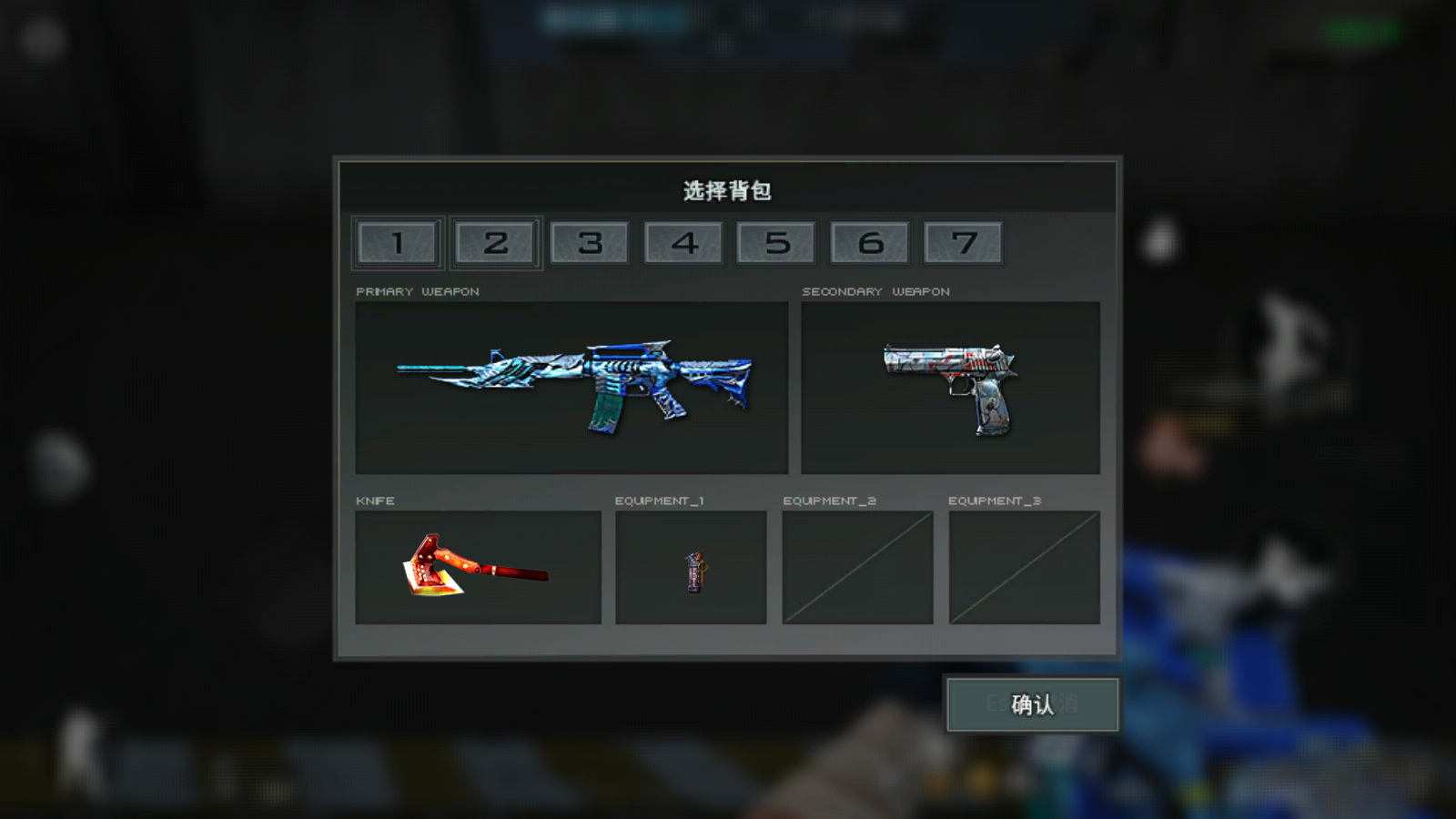This screenshot has height=819, width=1456.
Task: Switch to backpack 2
Action: (495, 242)
